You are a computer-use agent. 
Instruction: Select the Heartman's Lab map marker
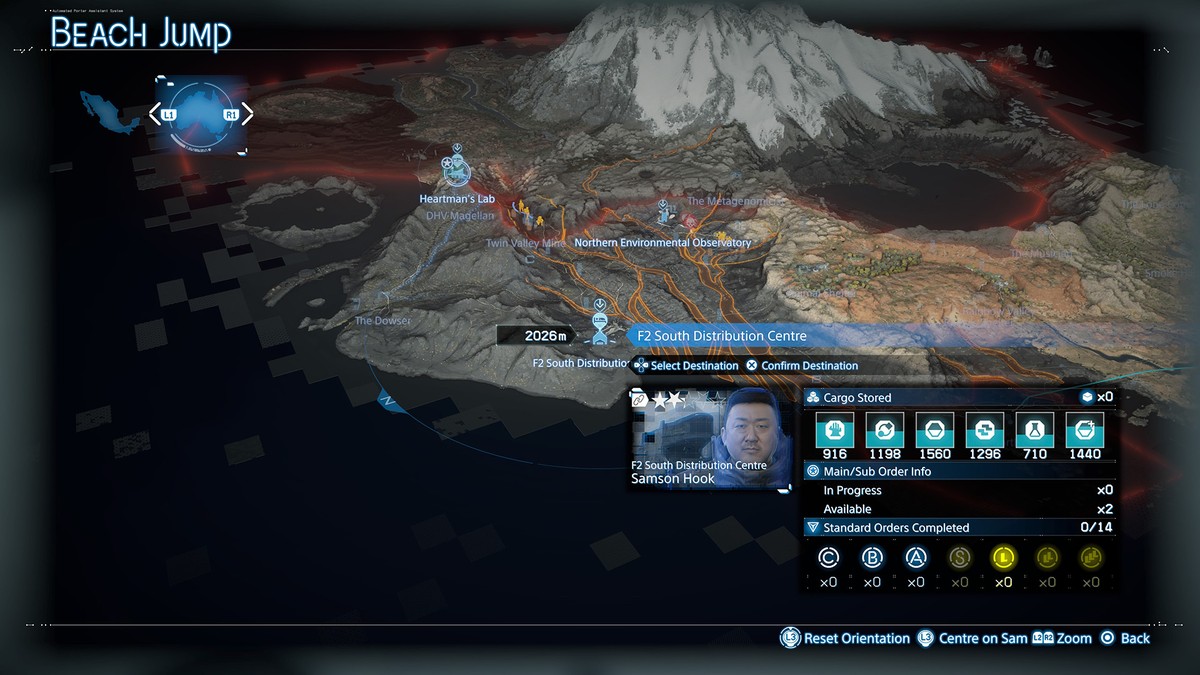tap(456, 171)
